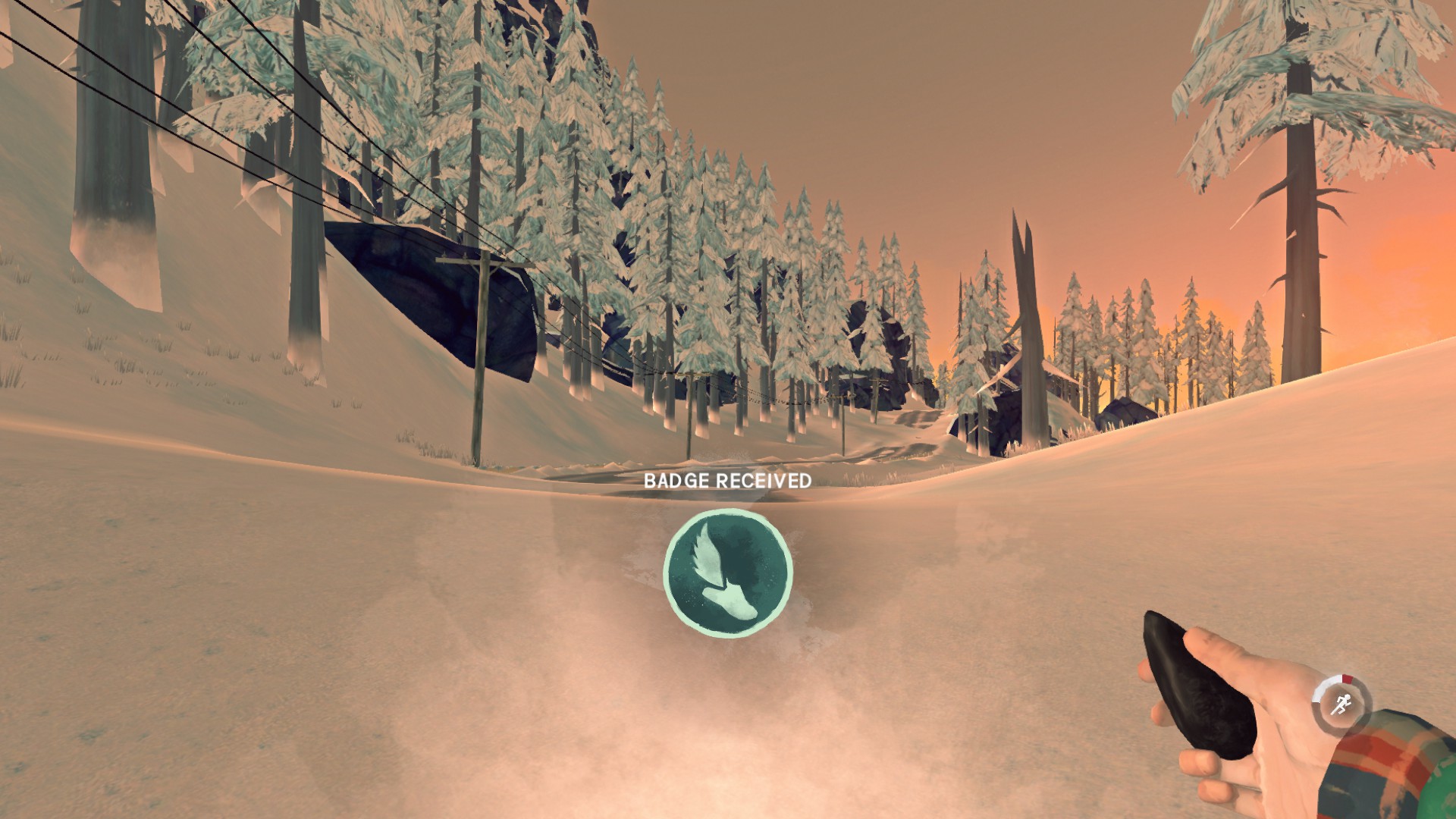Screen dimensions: 1456x819
Task: Select the sprint stamina running-figure icon
Action: point(1341,704)
